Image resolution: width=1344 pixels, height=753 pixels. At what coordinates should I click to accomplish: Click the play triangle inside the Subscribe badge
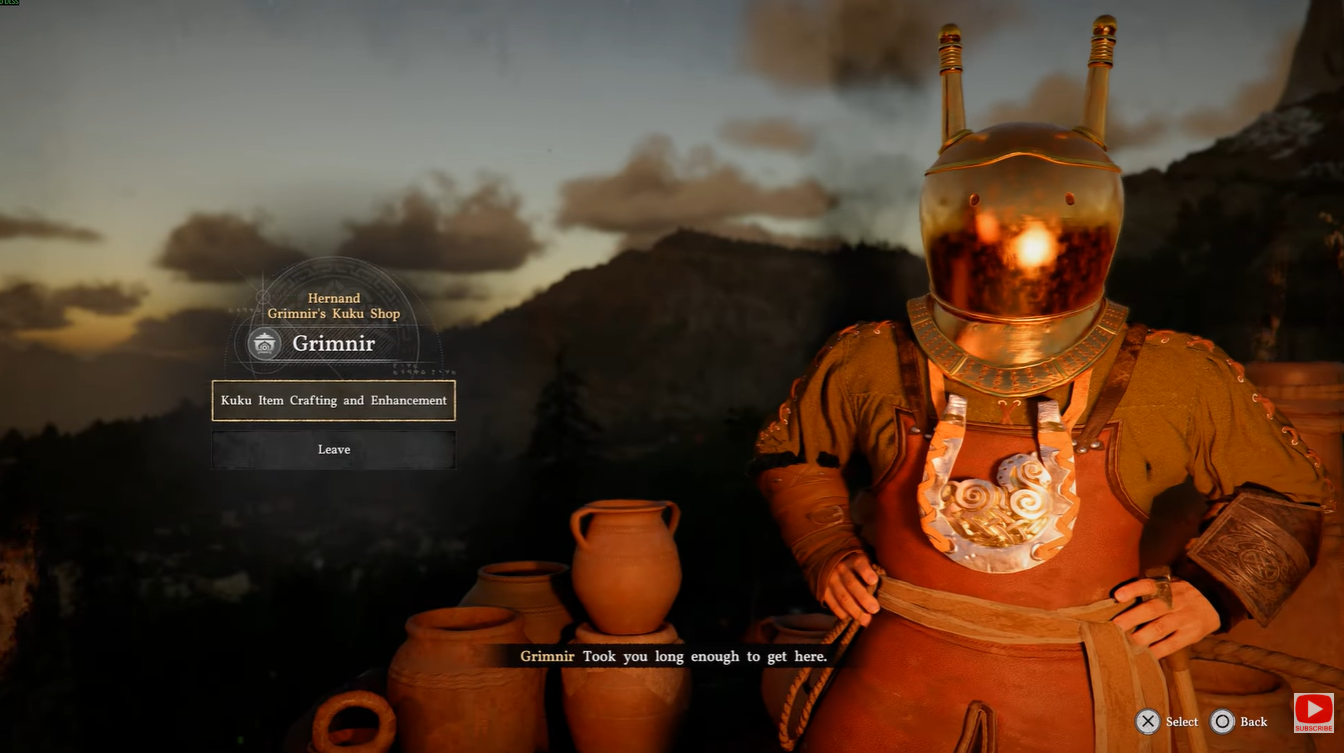click(x=1316, y=707)
